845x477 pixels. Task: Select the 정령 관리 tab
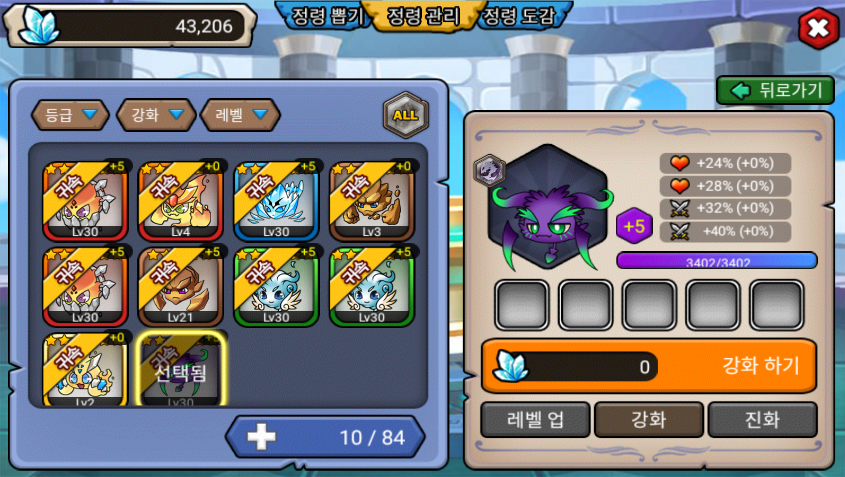click(x=423, y=16)
